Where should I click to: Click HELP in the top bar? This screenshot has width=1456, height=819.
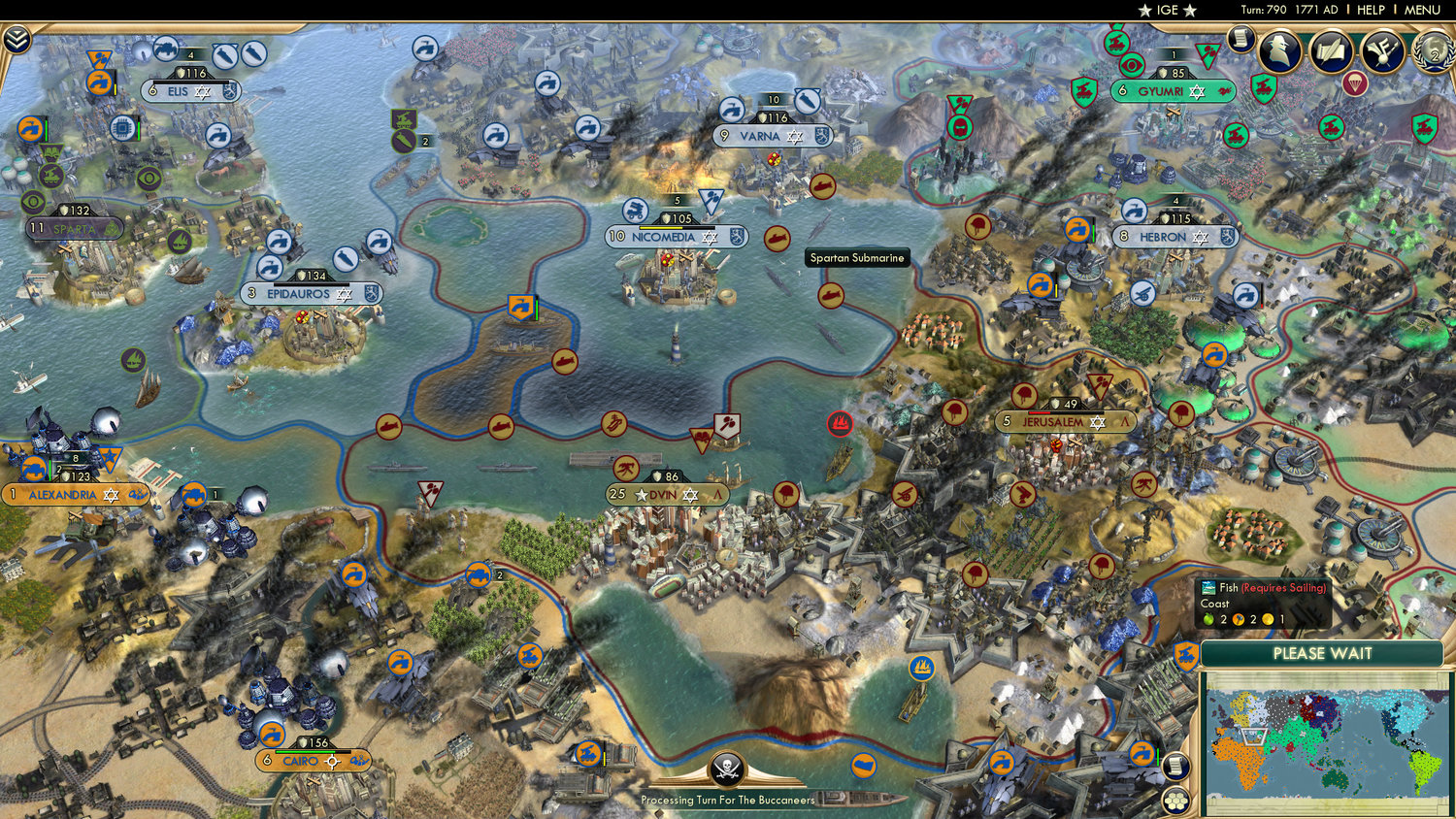click(1371, 10)
